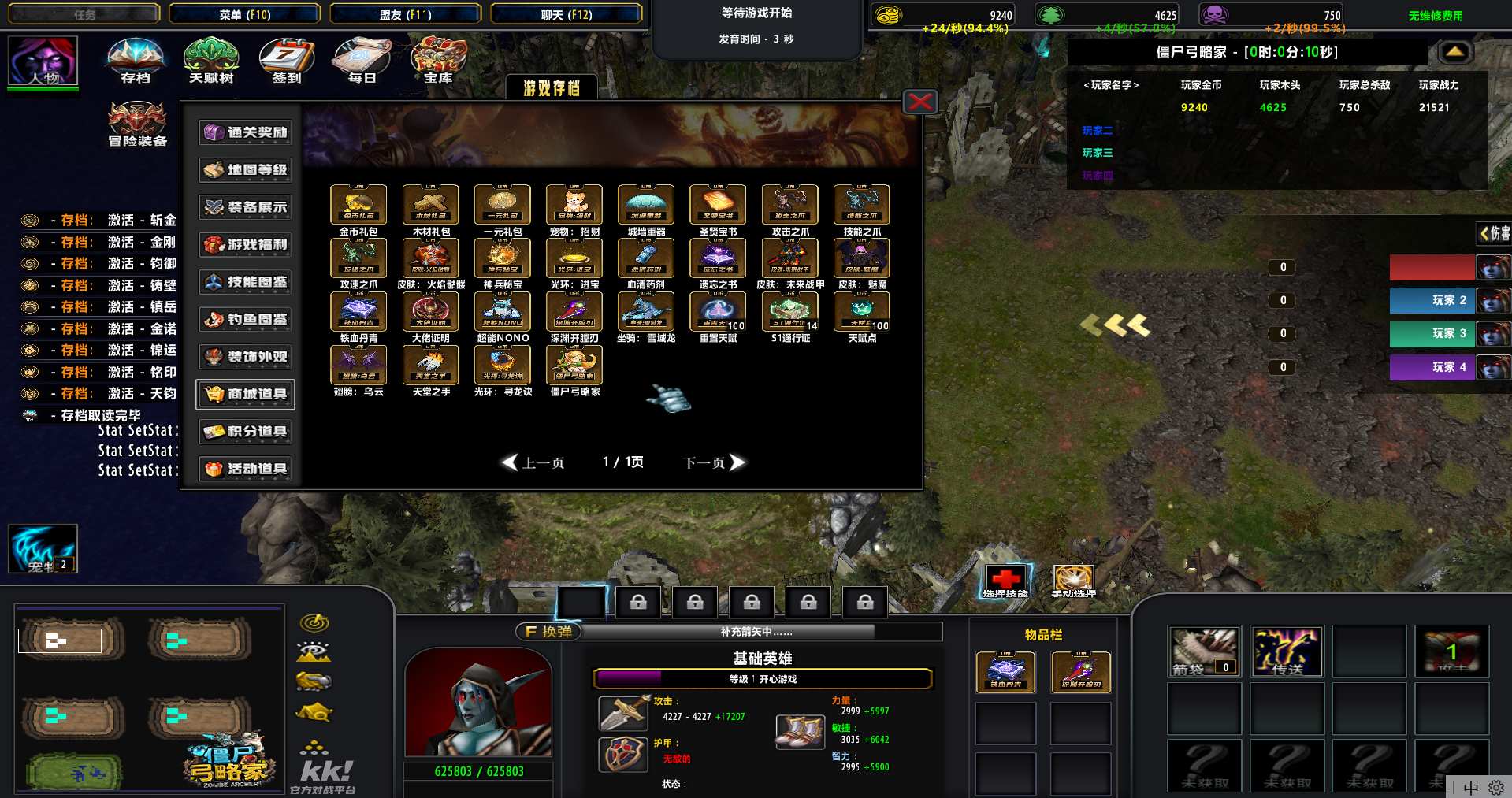
Task: Select the 通关奖励 category
Action: click(x=246, y=132)
